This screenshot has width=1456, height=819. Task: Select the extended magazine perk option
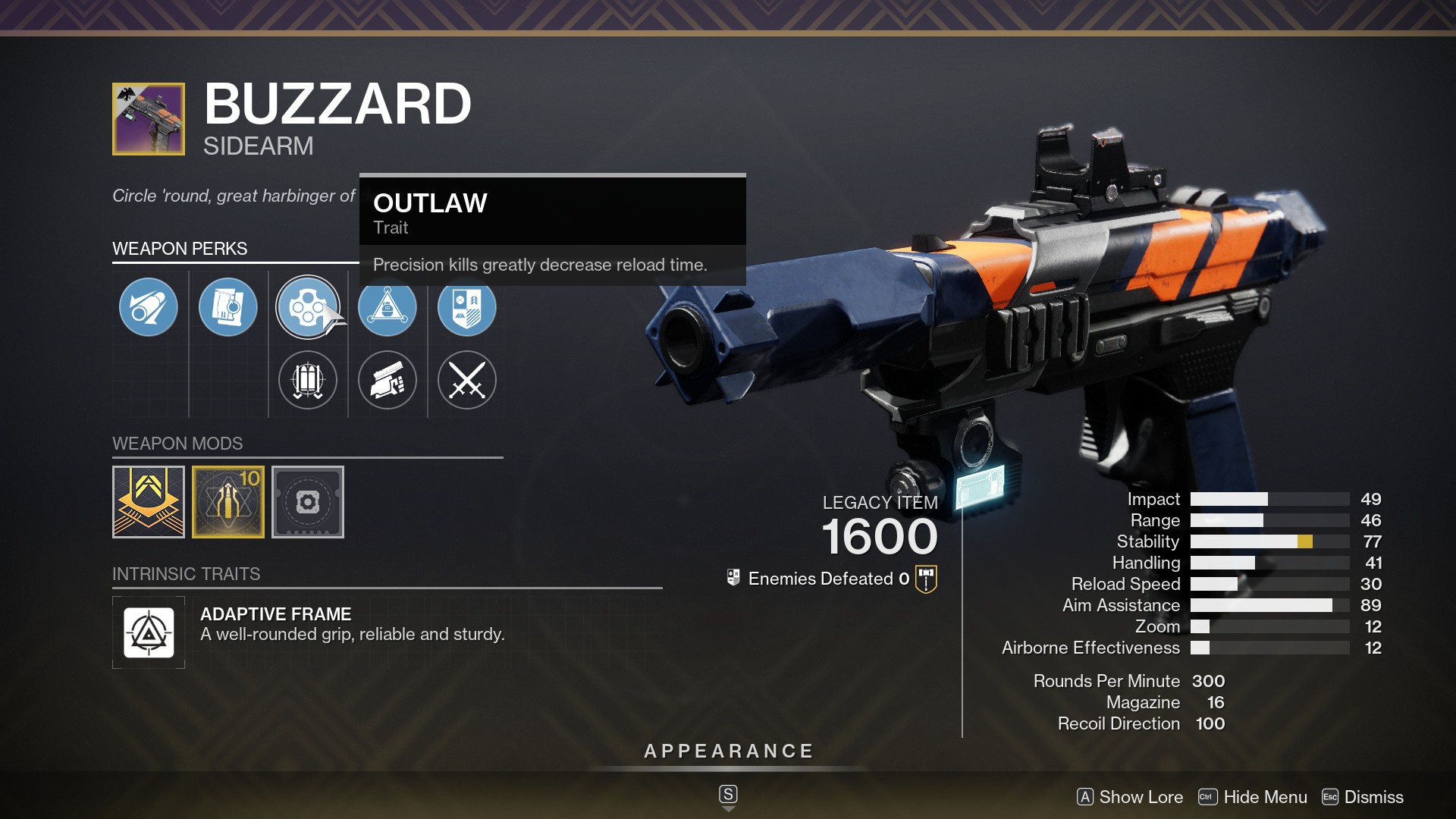(308, 381)
